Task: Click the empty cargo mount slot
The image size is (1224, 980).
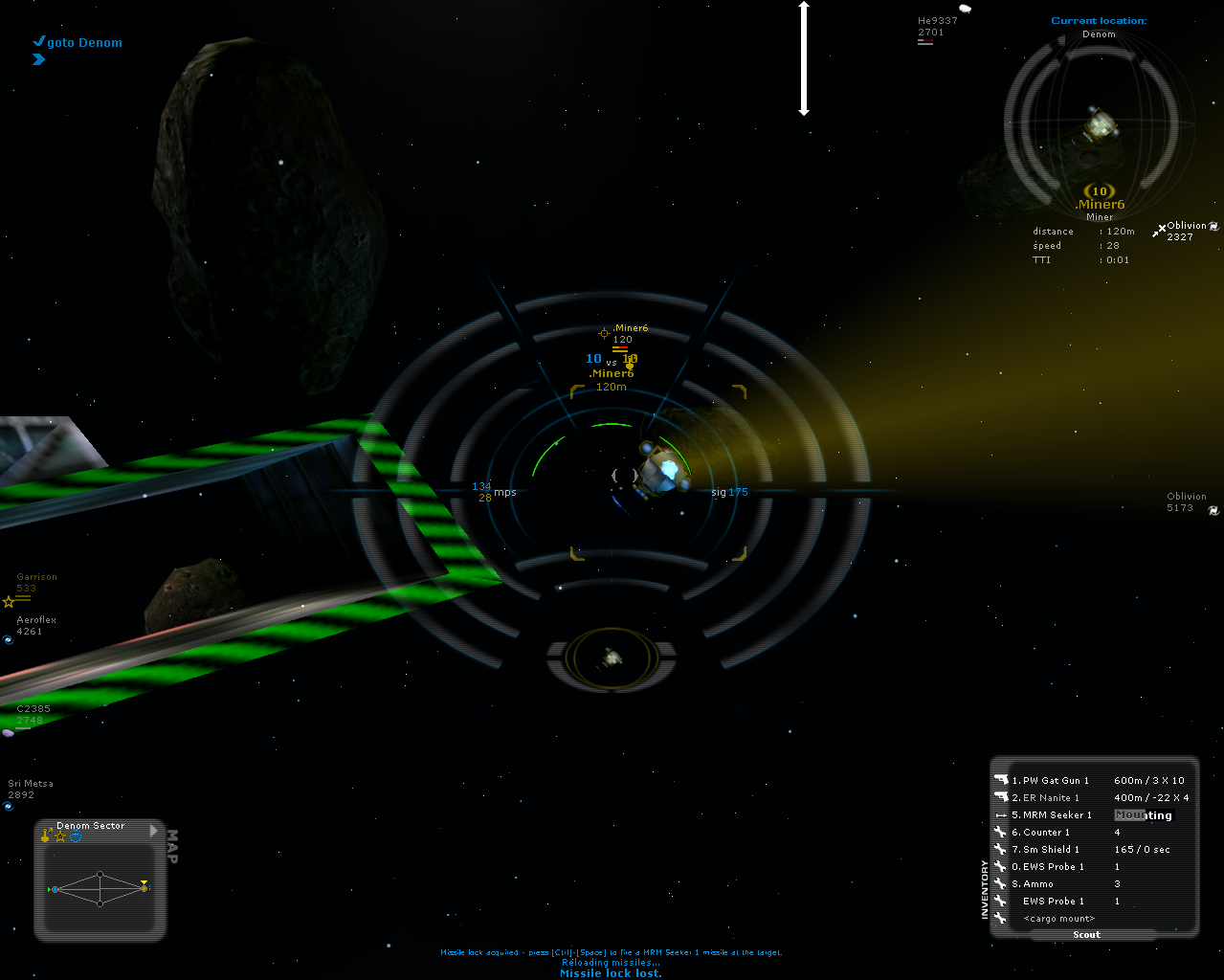Action: [x=1058, y=919]
